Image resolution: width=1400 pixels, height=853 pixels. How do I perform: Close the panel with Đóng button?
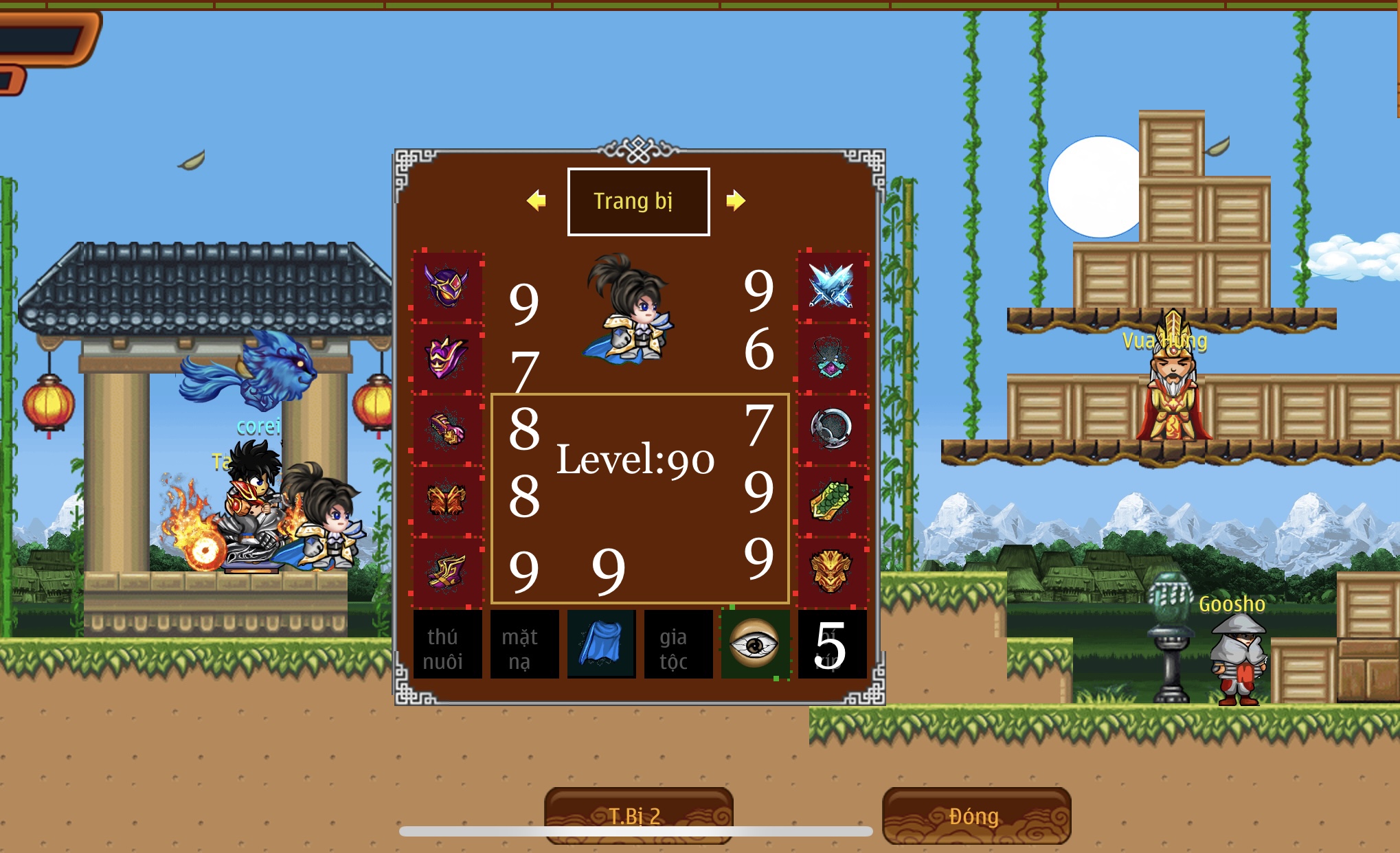click(x=976, y=815)
